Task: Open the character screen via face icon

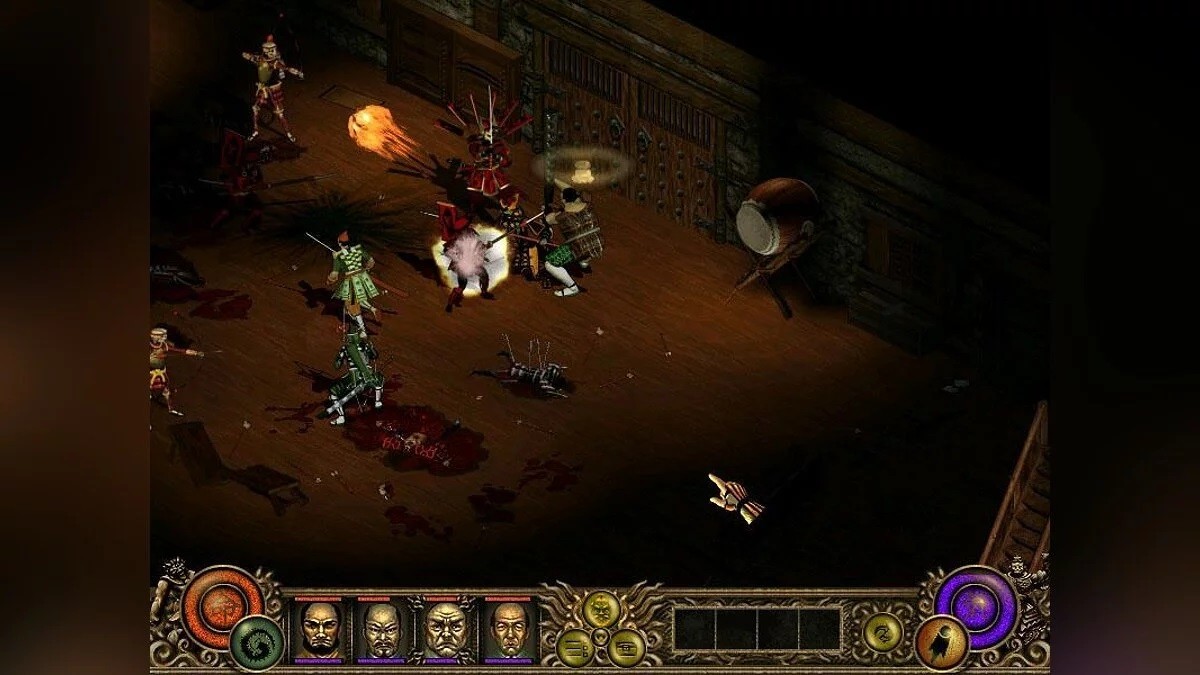Action: (601, 609)
